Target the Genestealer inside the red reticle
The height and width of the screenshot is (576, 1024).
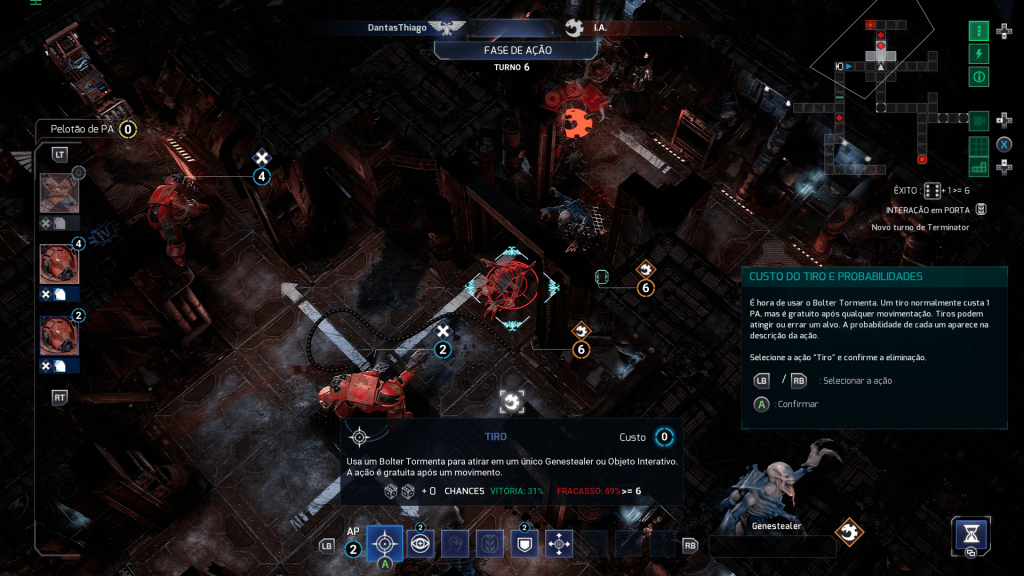[509, 284]
